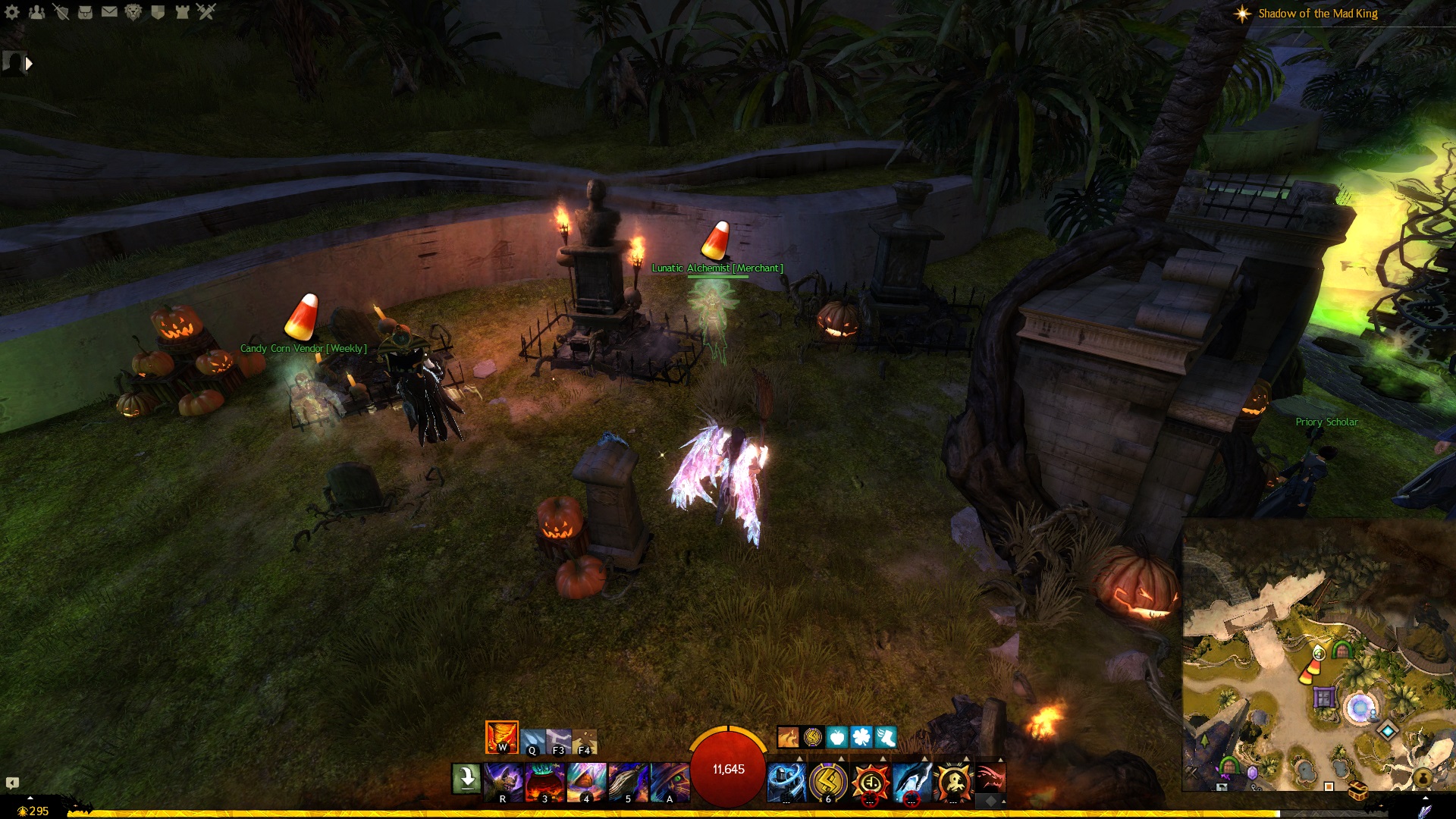1456x819 pixels.
Task: Activate the bat skill
Action: [504, 782]
